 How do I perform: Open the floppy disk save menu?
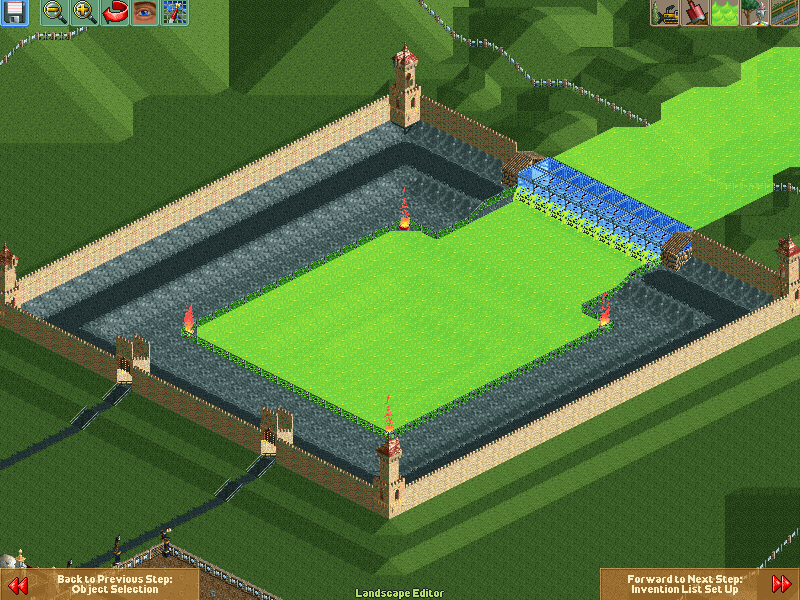point(14,13)
